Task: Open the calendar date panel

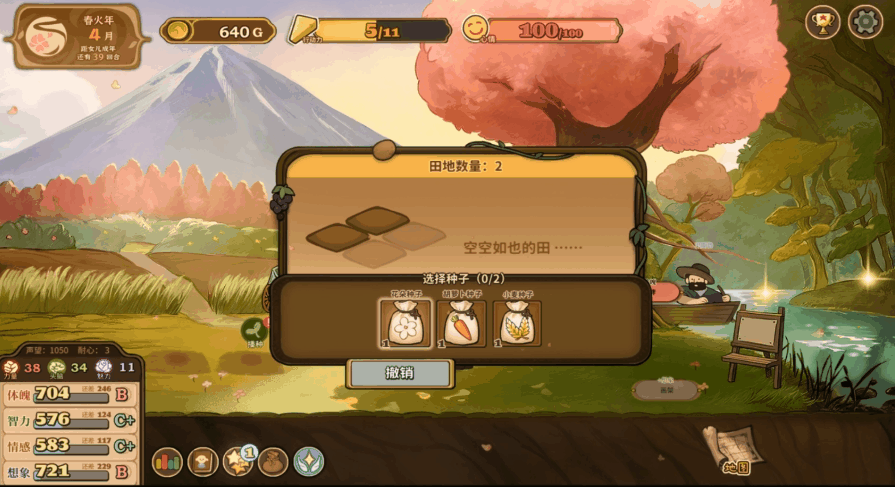Action: click(76, 36)
